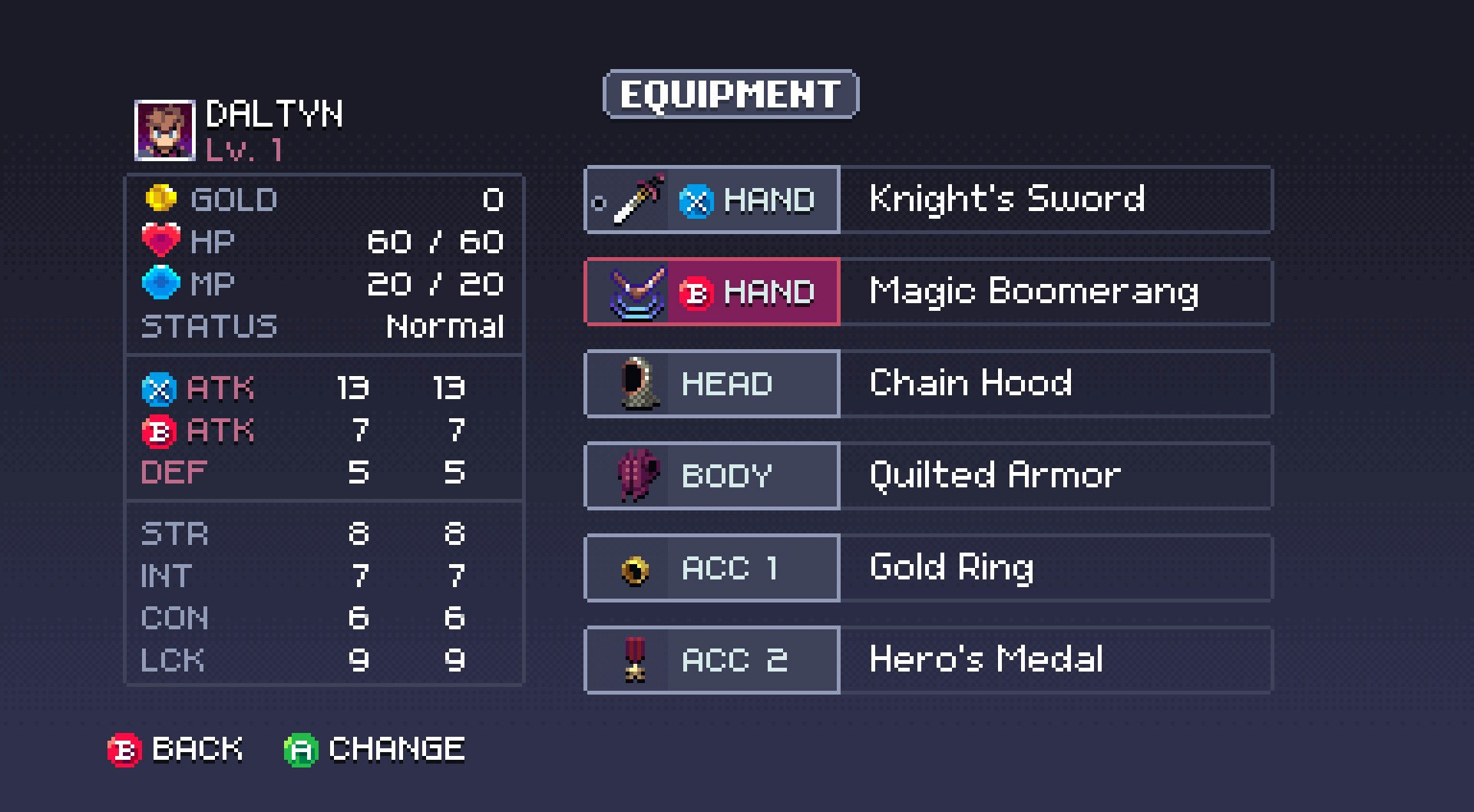The image size is (1474, 812).
Task: Click the EQUIPMENT title banner
Action: tap(729, 94)
